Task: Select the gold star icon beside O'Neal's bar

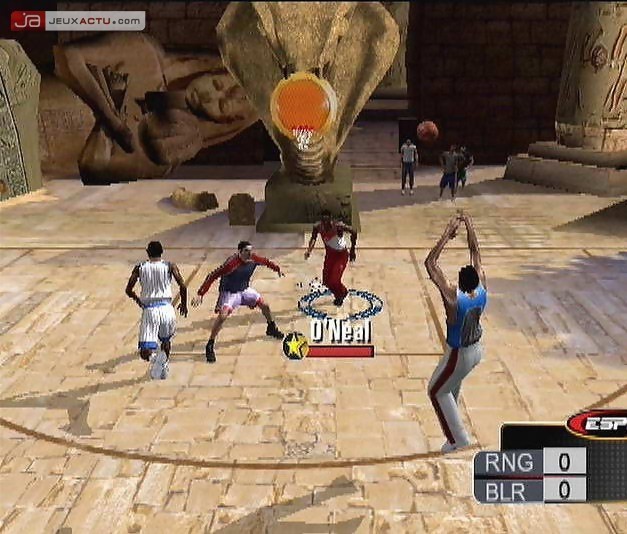Action: [295, 346]
